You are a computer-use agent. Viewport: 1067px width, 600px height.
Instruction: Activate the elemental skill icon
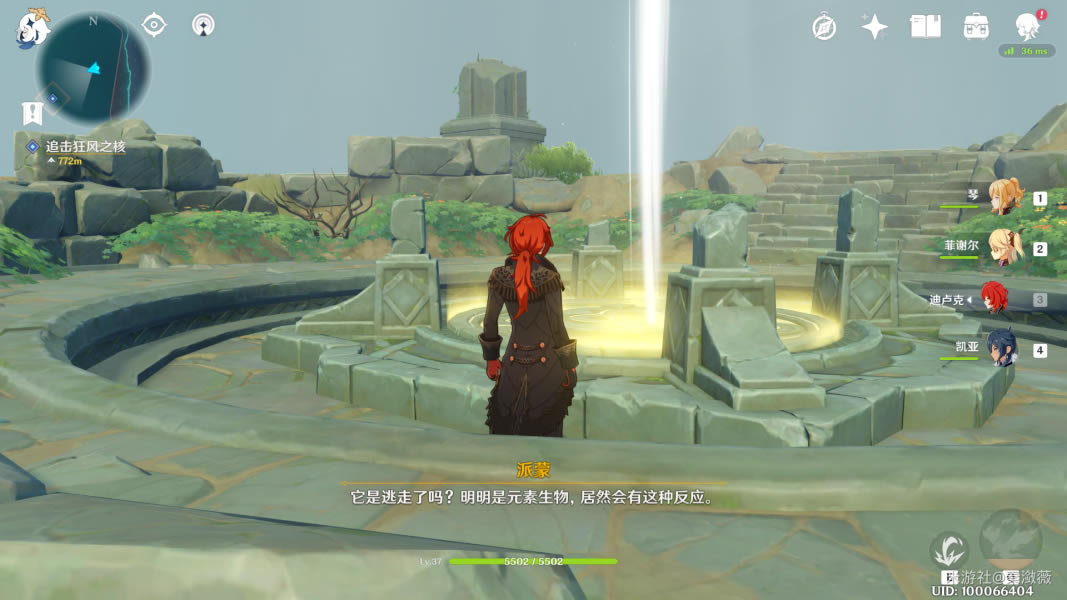click(x=949, y=551)
